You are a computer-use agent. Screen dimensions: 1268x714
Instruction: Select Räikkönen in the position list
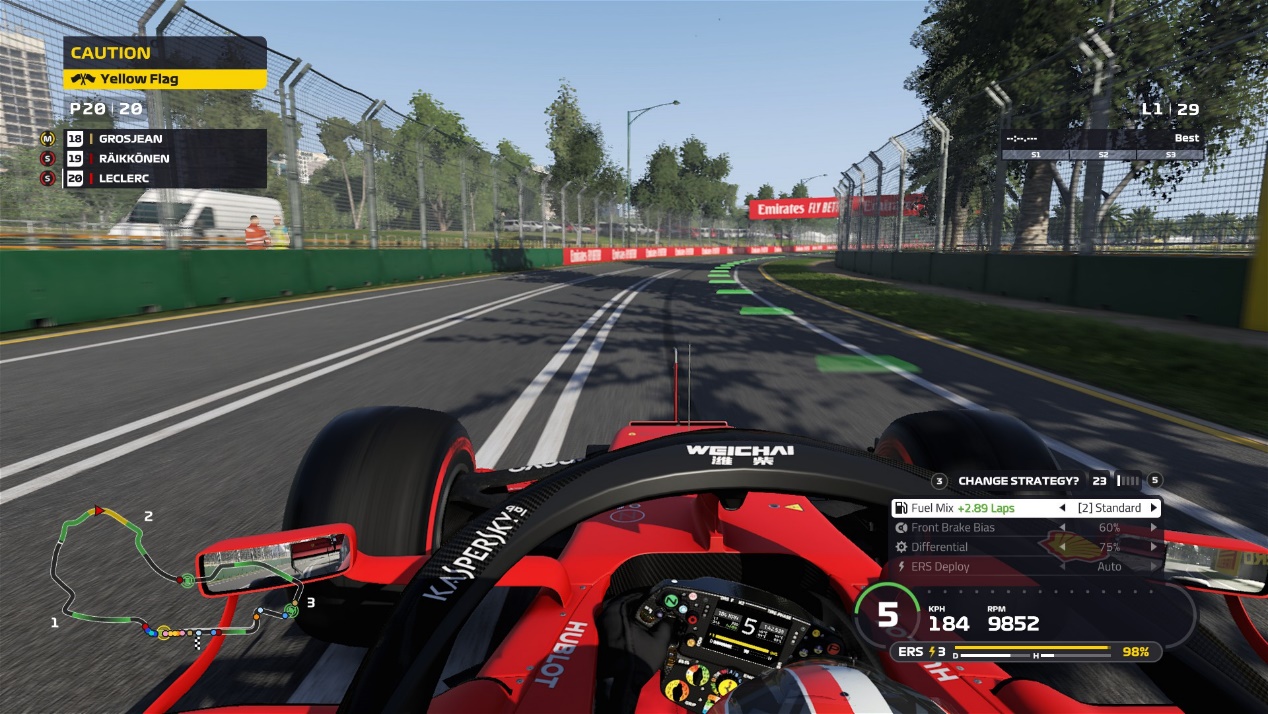pos(165,159)
